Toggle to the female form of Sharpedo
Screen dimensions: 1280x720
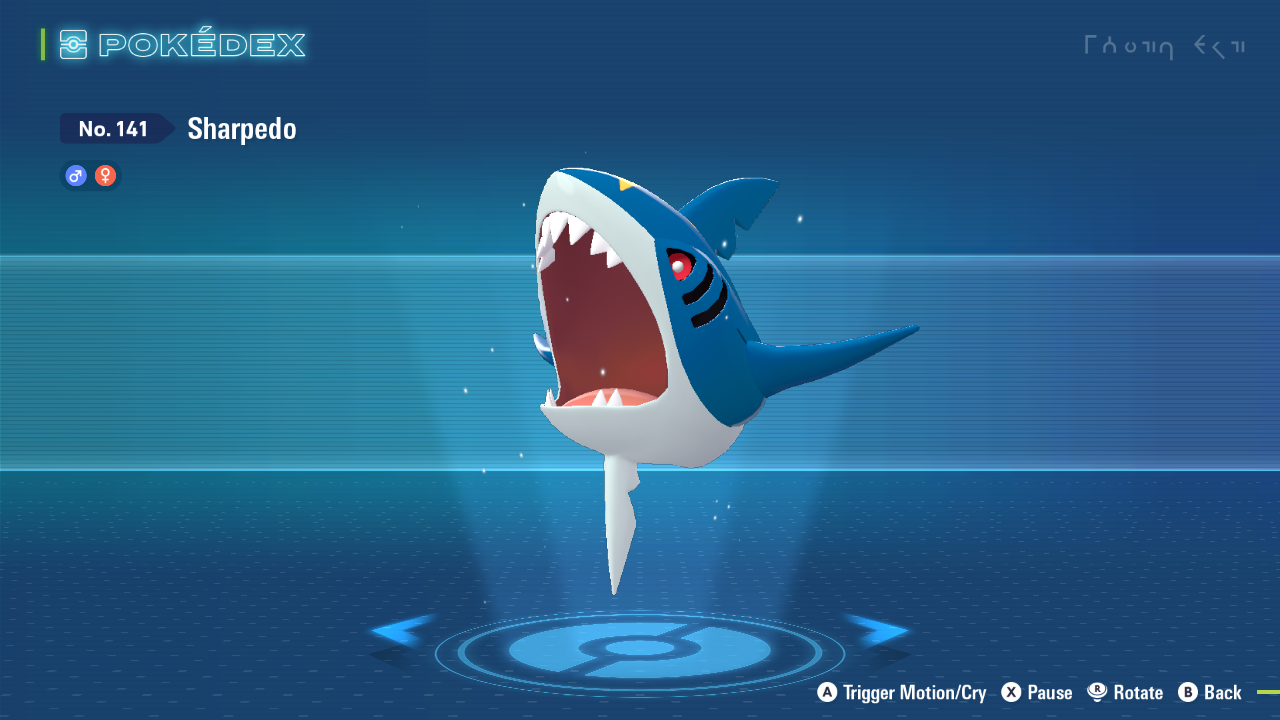click(104, 175)
